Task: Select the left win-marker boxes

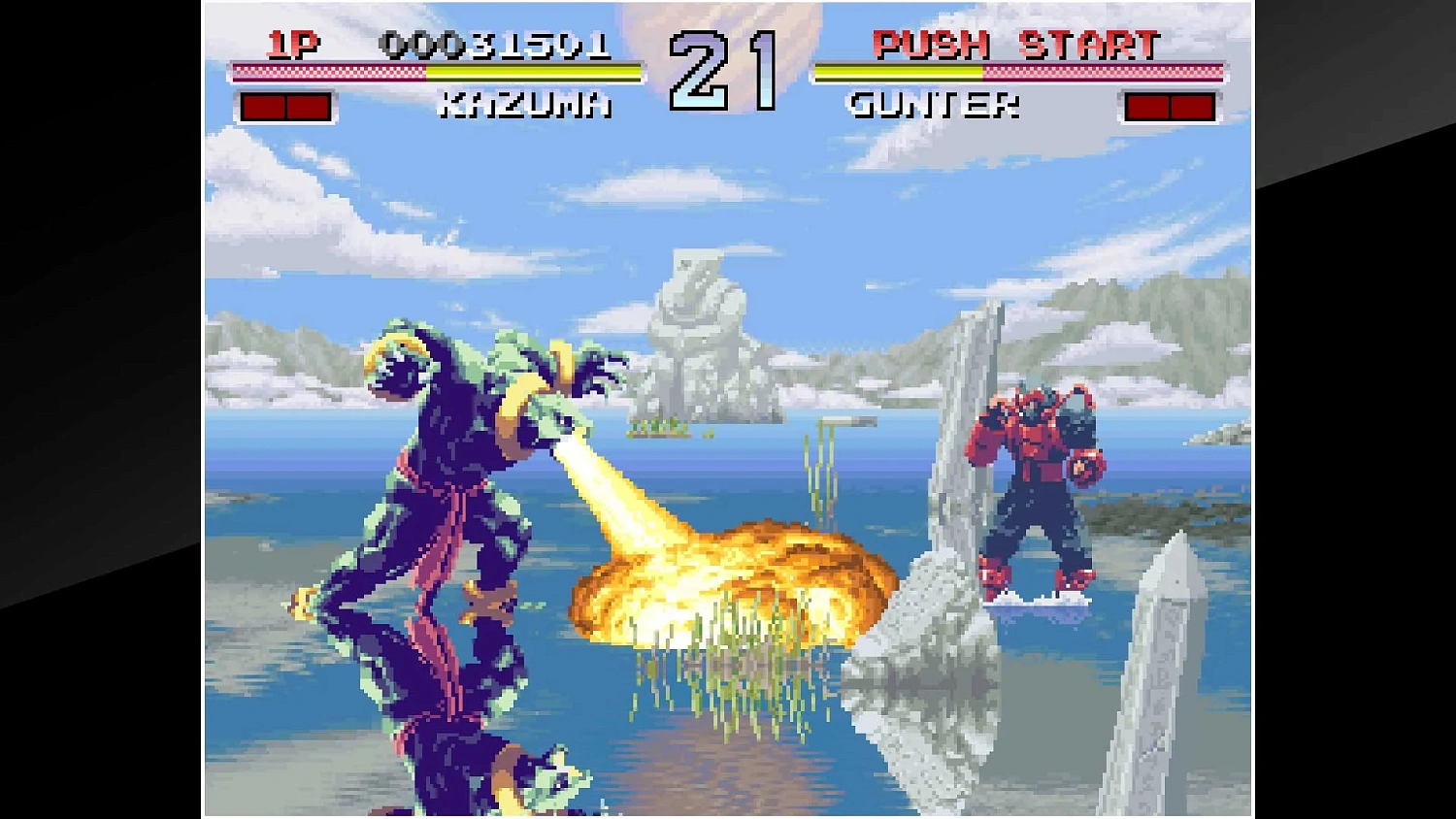Action: point(286,106)
